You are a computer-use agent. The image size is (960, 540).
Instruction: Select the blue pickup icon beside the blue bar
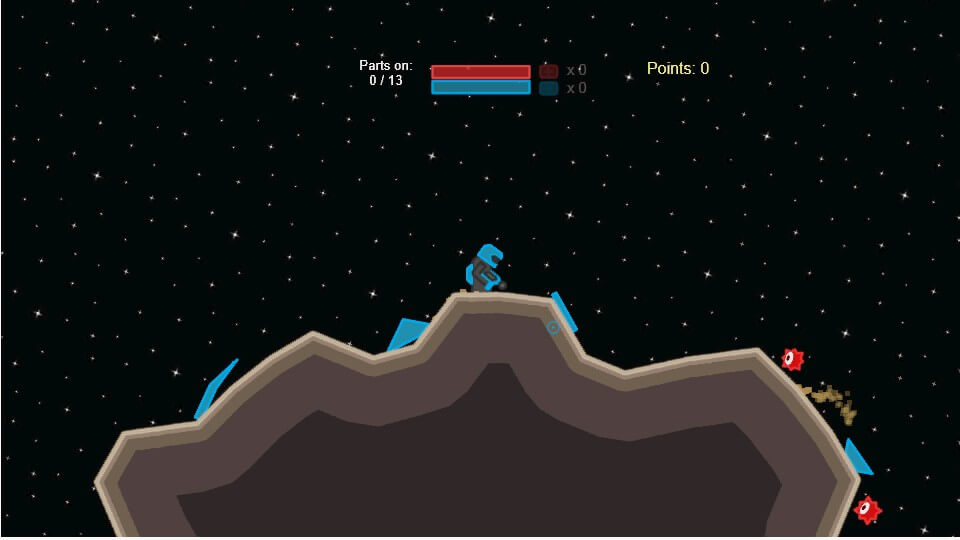coord(548,88)
